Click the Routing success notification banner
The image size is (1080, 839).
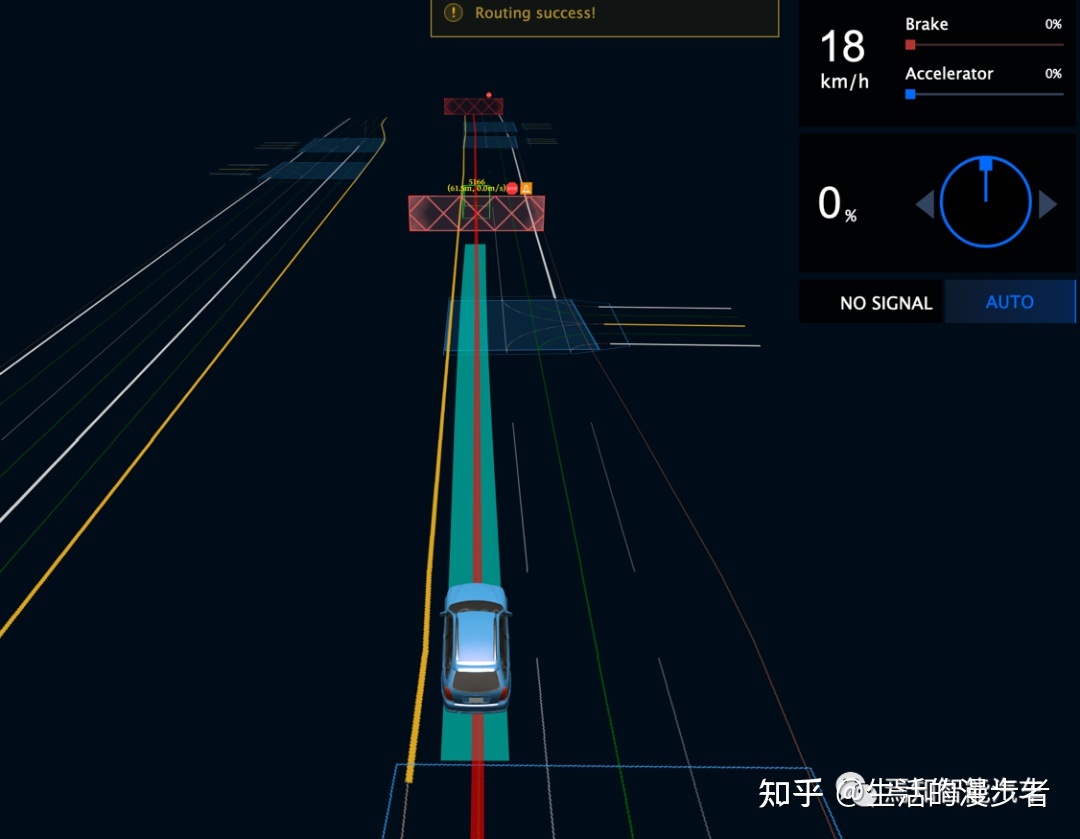[604, 16]
